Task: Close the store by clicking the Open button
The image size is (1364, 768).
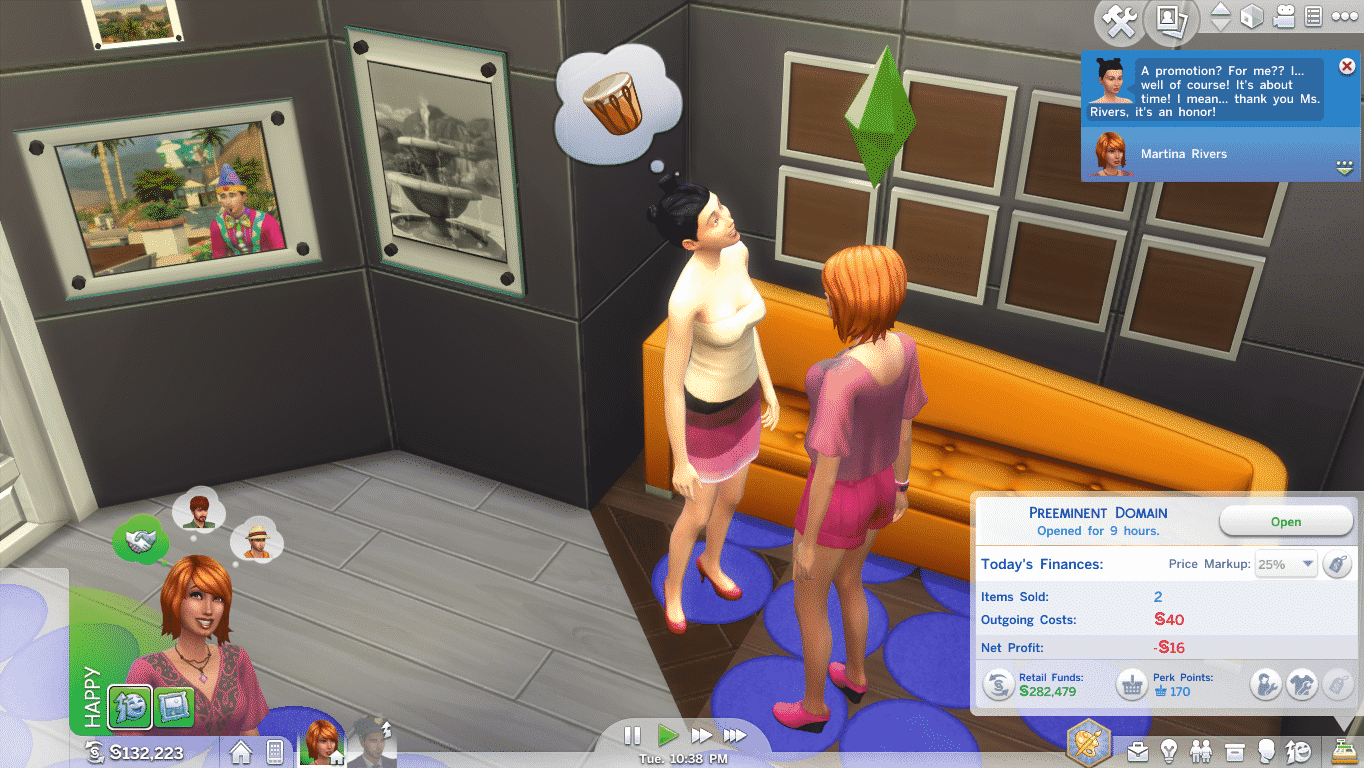Action: tap(1285, 521)
